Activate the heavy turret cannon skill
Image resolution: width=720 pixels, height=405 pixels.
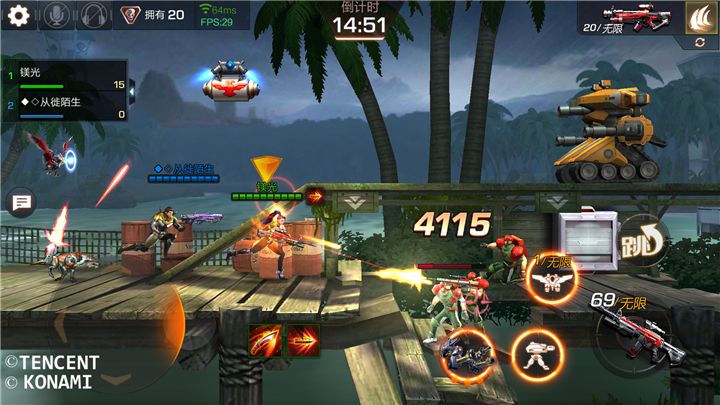[x=465, y=352]
